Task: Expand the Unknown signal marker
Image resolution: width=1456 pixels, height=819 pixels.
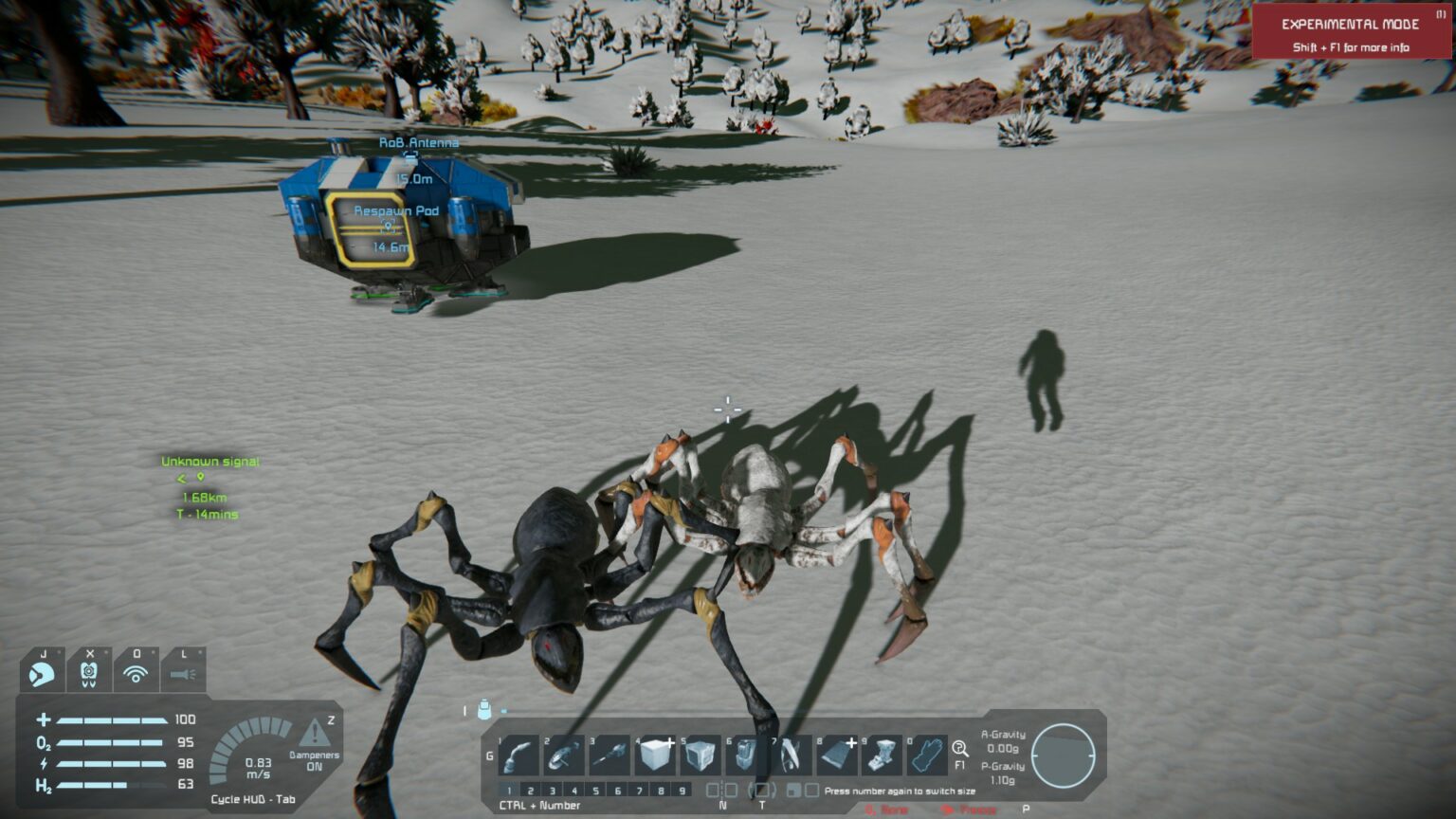Action: pos(209,462)
